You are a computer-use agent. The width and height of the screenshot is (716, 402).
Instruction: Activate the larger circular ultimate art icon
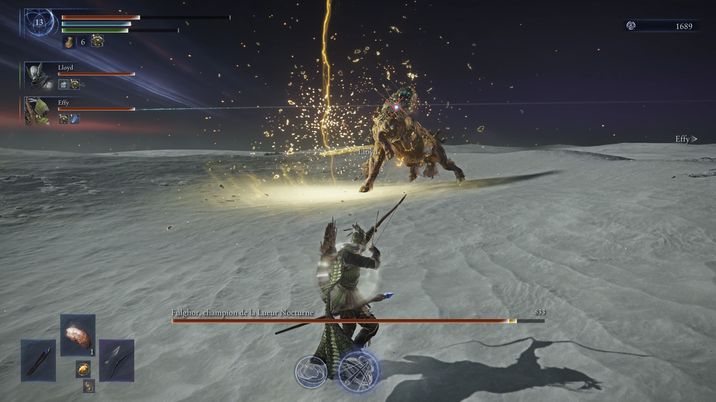[358, 370]
